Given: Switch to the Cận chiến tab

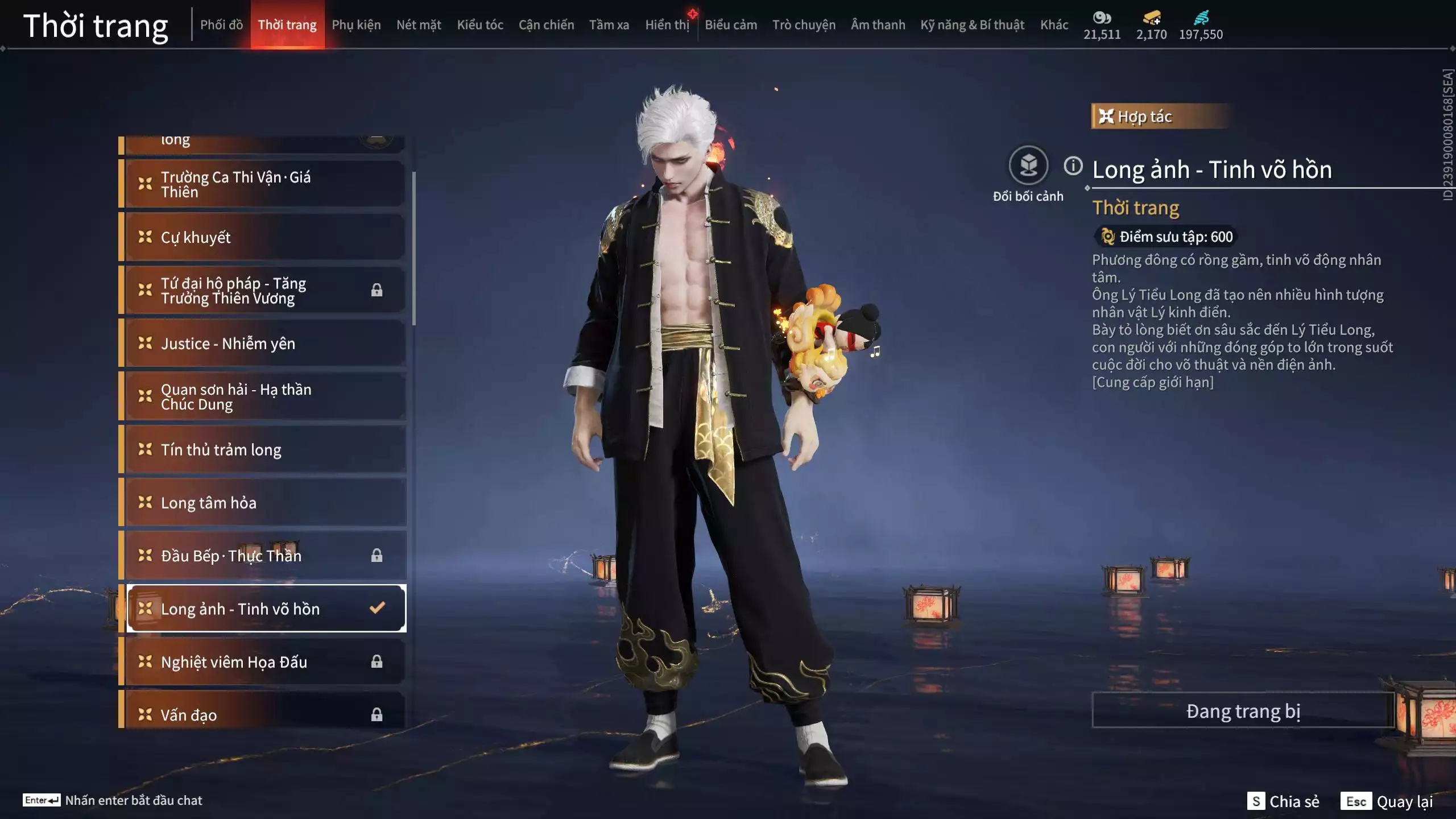Looking at the screenshot, I should (x=546, y=25).
